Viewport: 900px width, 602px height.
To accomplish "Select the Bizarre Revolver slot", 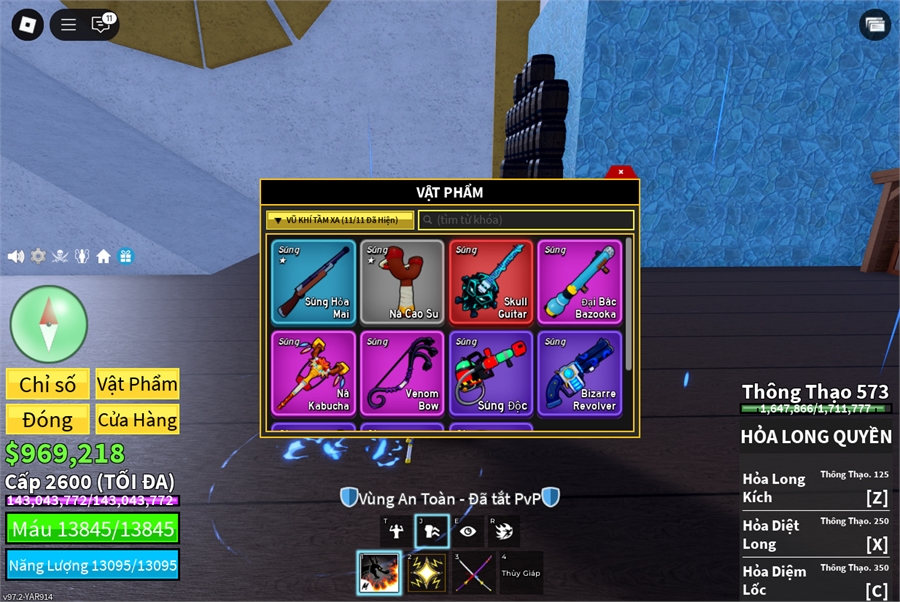I will 579,373.
